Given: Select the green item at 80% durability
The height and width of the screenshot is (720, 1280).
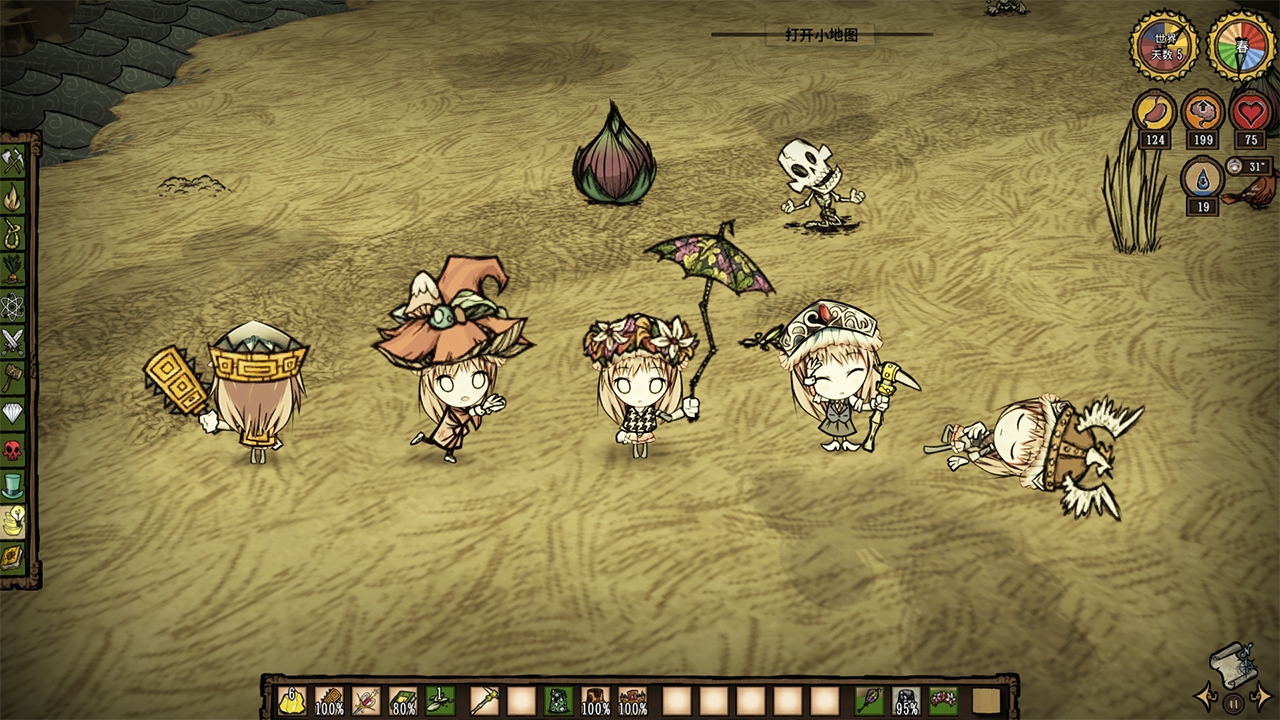Looking at the screenshot, I should pos(403,700).
